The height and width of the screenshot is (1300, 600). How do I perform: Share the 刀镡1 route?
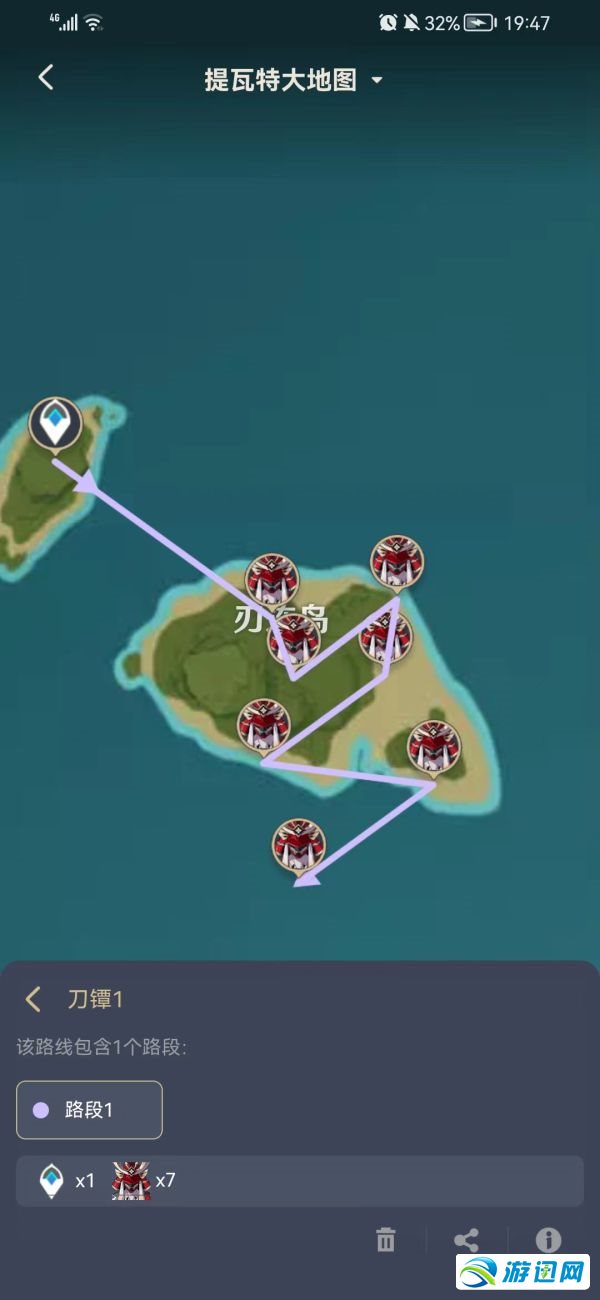pos(466,1241)
